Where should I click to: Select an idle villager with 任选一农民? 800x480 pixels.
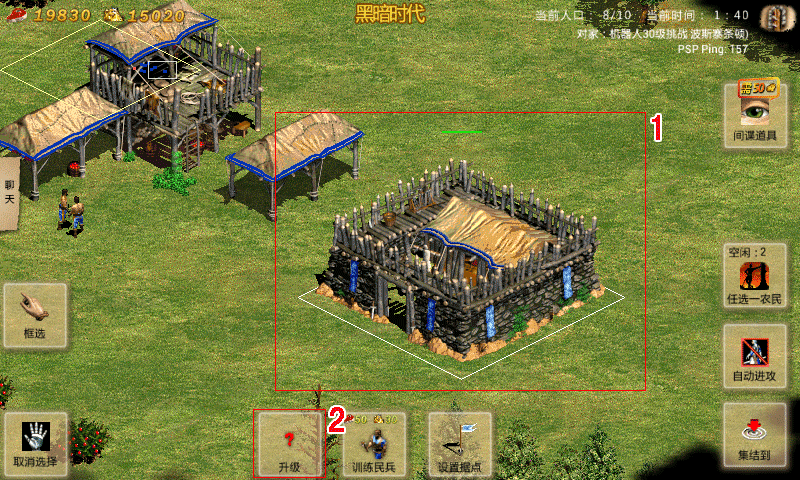tap(755, 274)
